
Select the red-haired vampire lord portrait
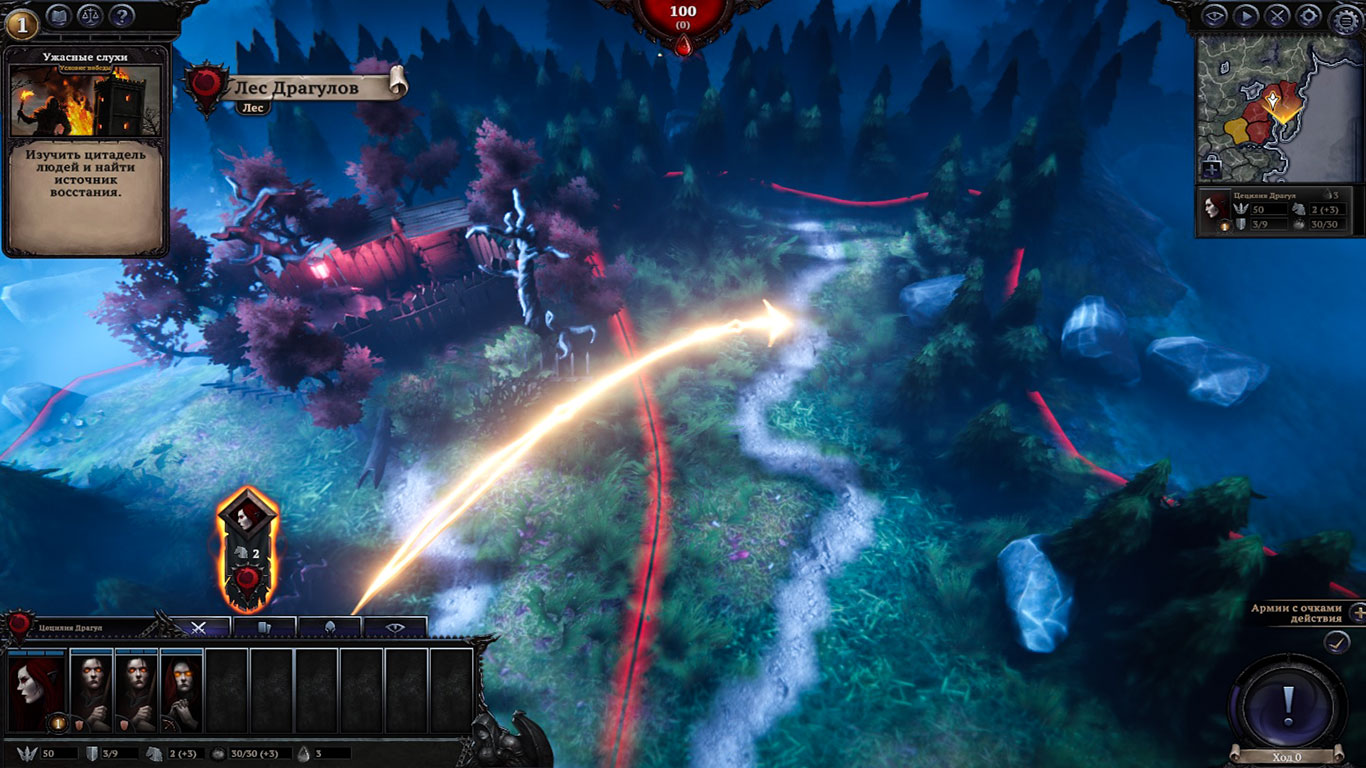tap(37, 691)
